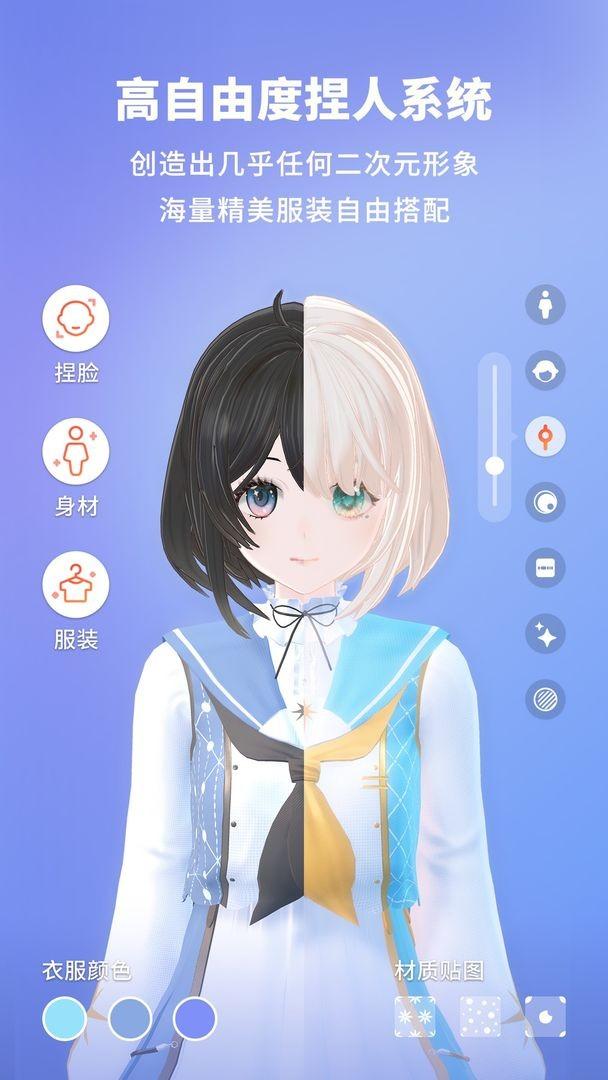Pick the light cyan clothing color
The image size is (608, 1080).
click(64, 1018)
